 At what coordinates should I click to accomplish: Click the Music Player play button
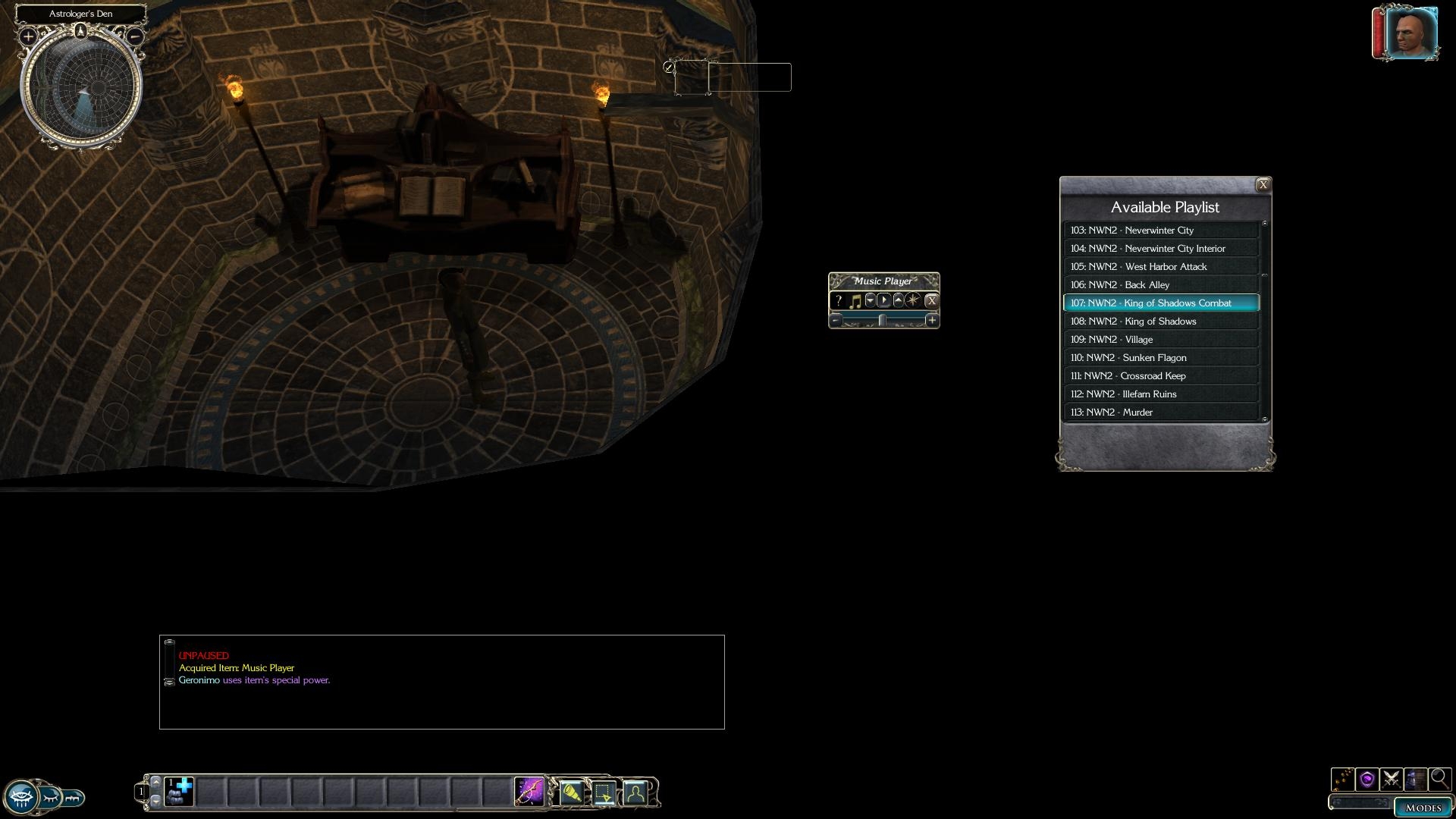pos(884,300)
